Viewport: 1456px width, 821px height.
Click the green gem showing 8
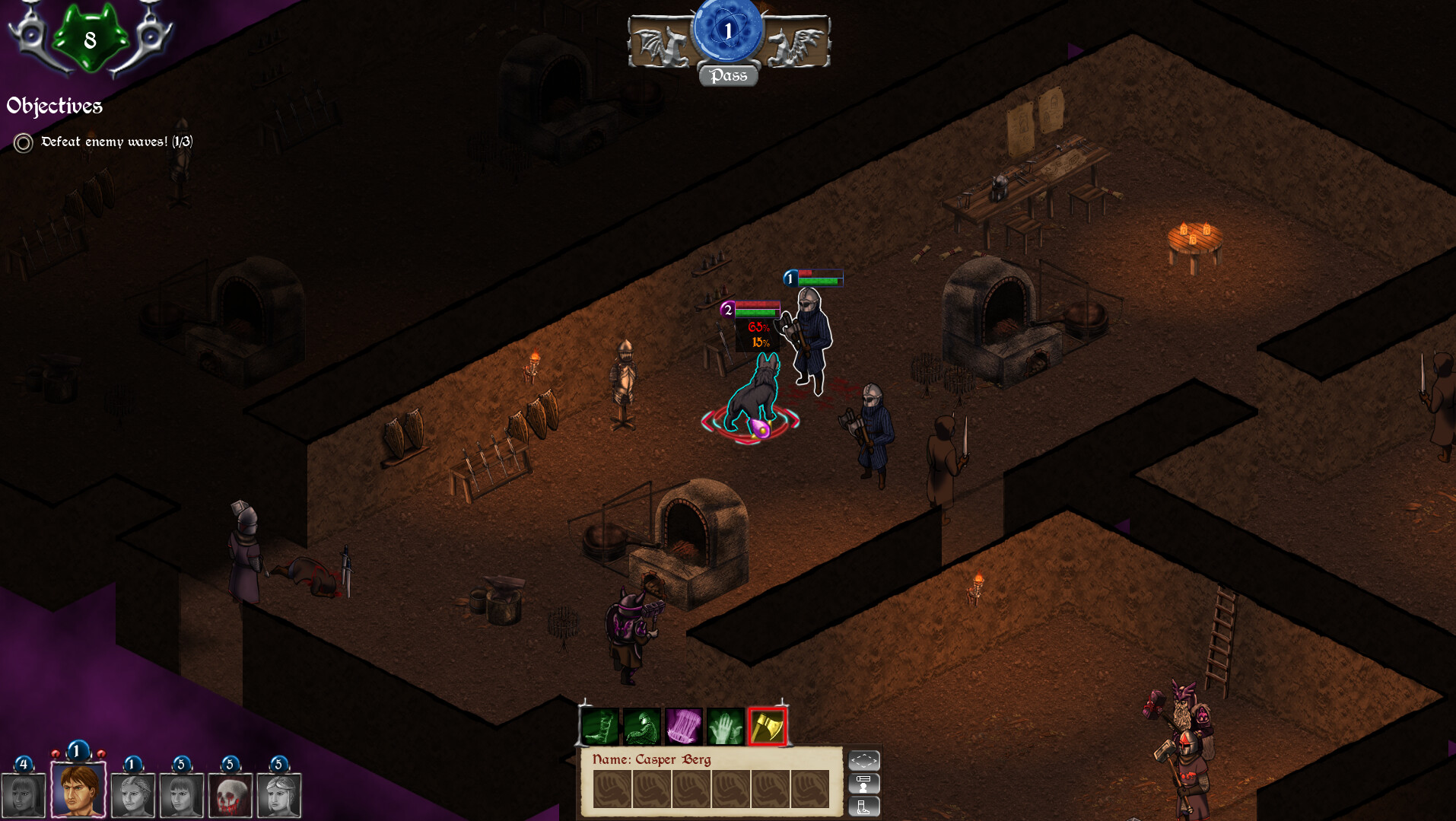[x=90, y=34]
